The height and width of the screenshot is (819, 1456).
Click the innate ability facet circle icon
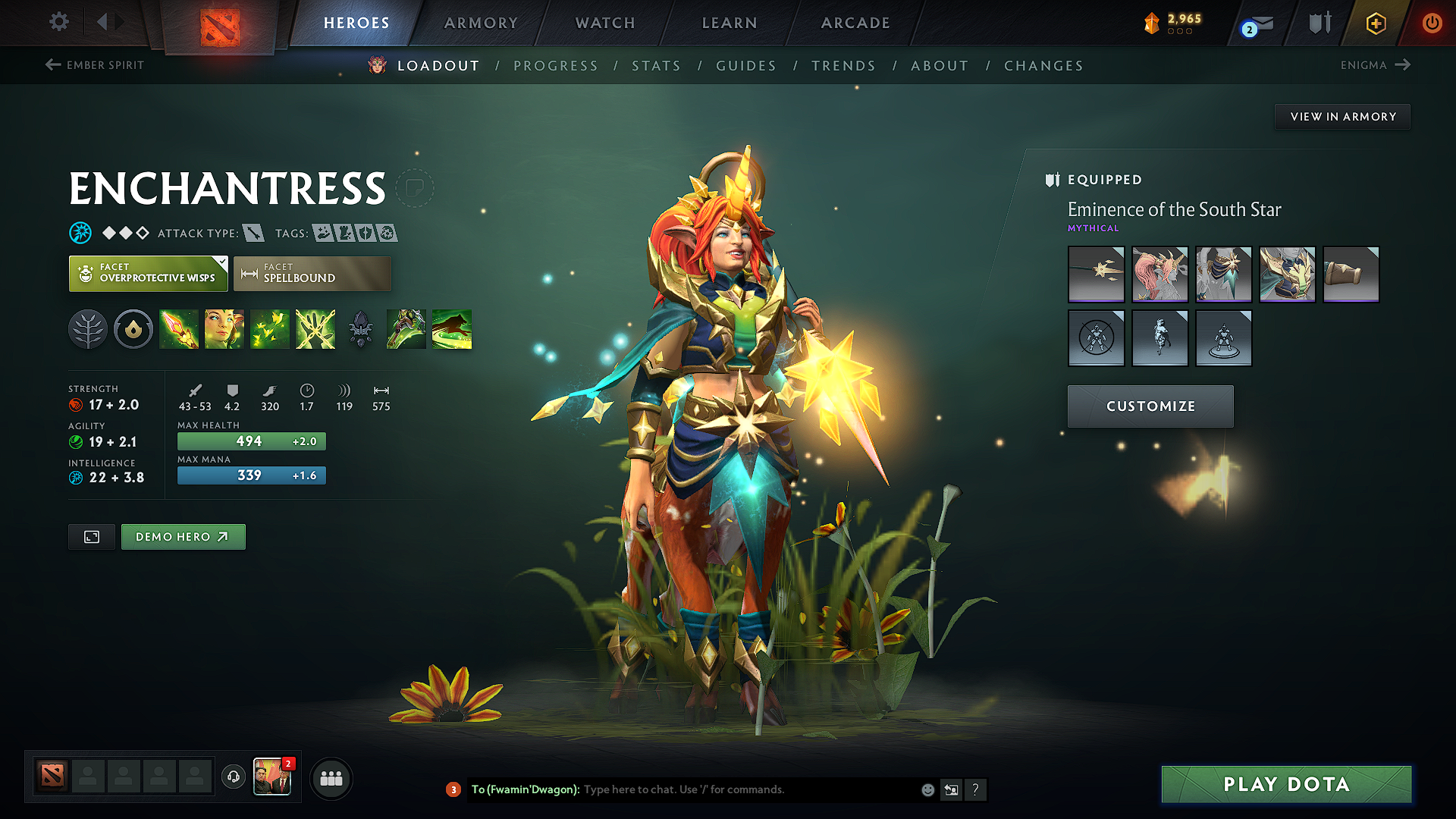coord(133,329)
